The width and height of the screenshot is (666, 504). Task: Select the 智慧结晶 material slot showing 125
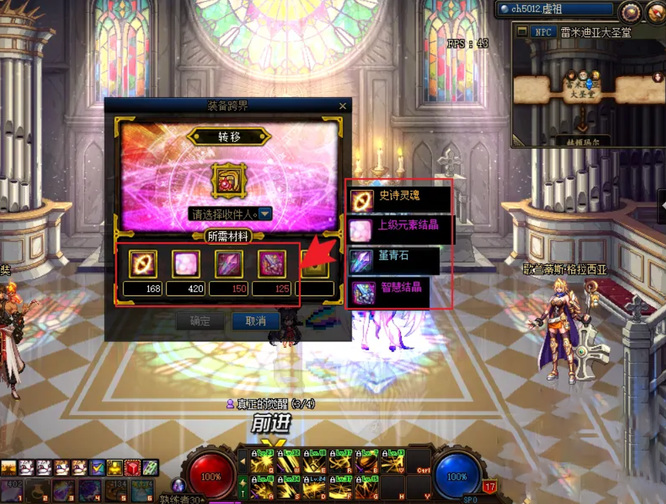point(271,264)
